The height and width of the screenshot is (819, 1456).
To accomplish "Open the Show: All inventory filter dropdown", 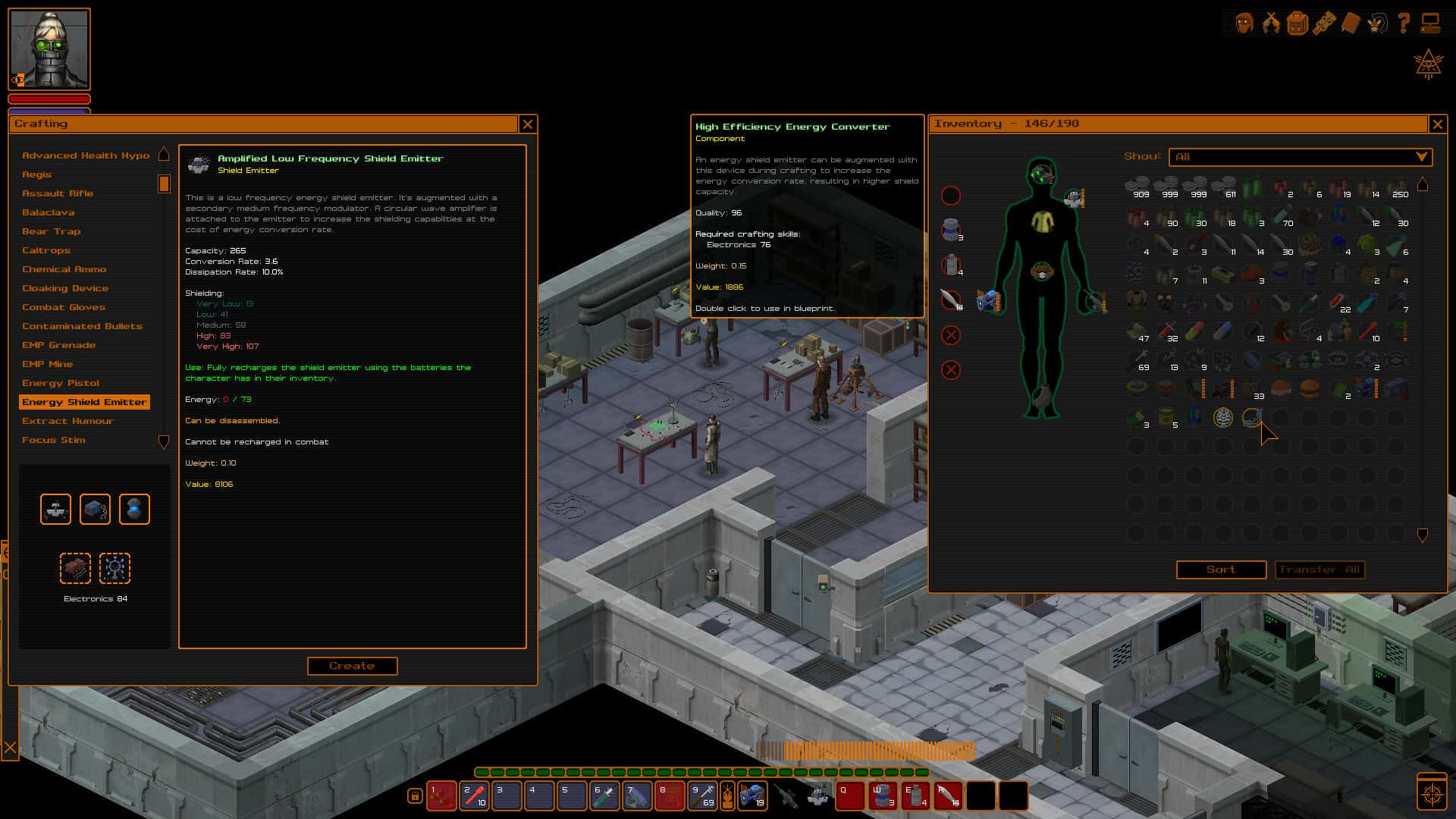I will (x=1301, y=157).
